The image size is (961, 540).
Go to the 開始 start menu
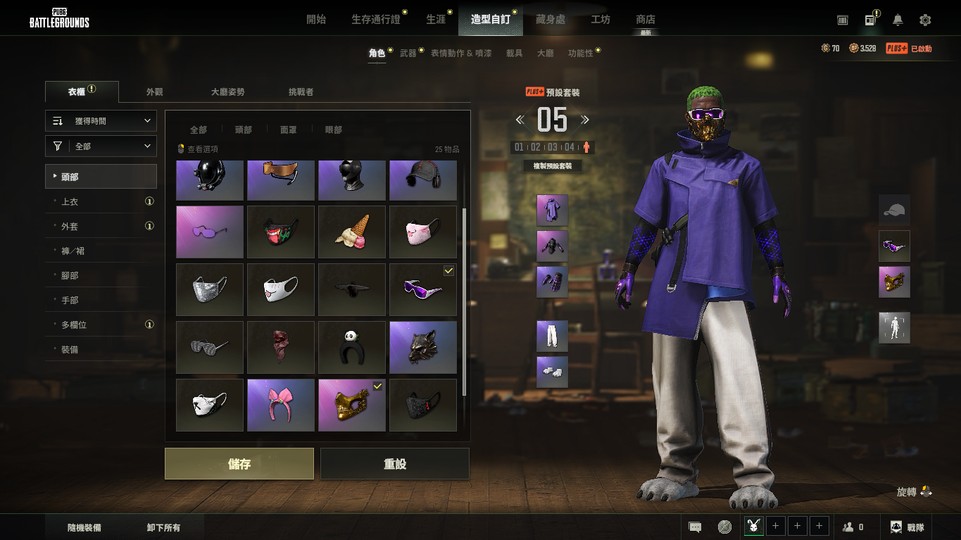tap(316, 19)
